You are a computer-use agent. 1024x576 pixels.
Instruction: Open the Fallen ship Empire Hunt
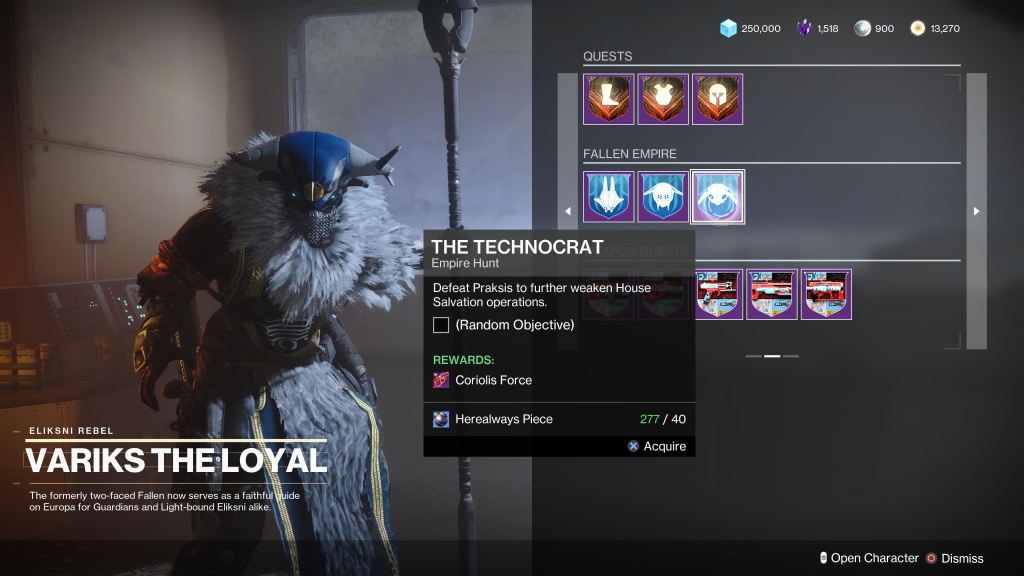pyautogui.click(x=608, y=196)
